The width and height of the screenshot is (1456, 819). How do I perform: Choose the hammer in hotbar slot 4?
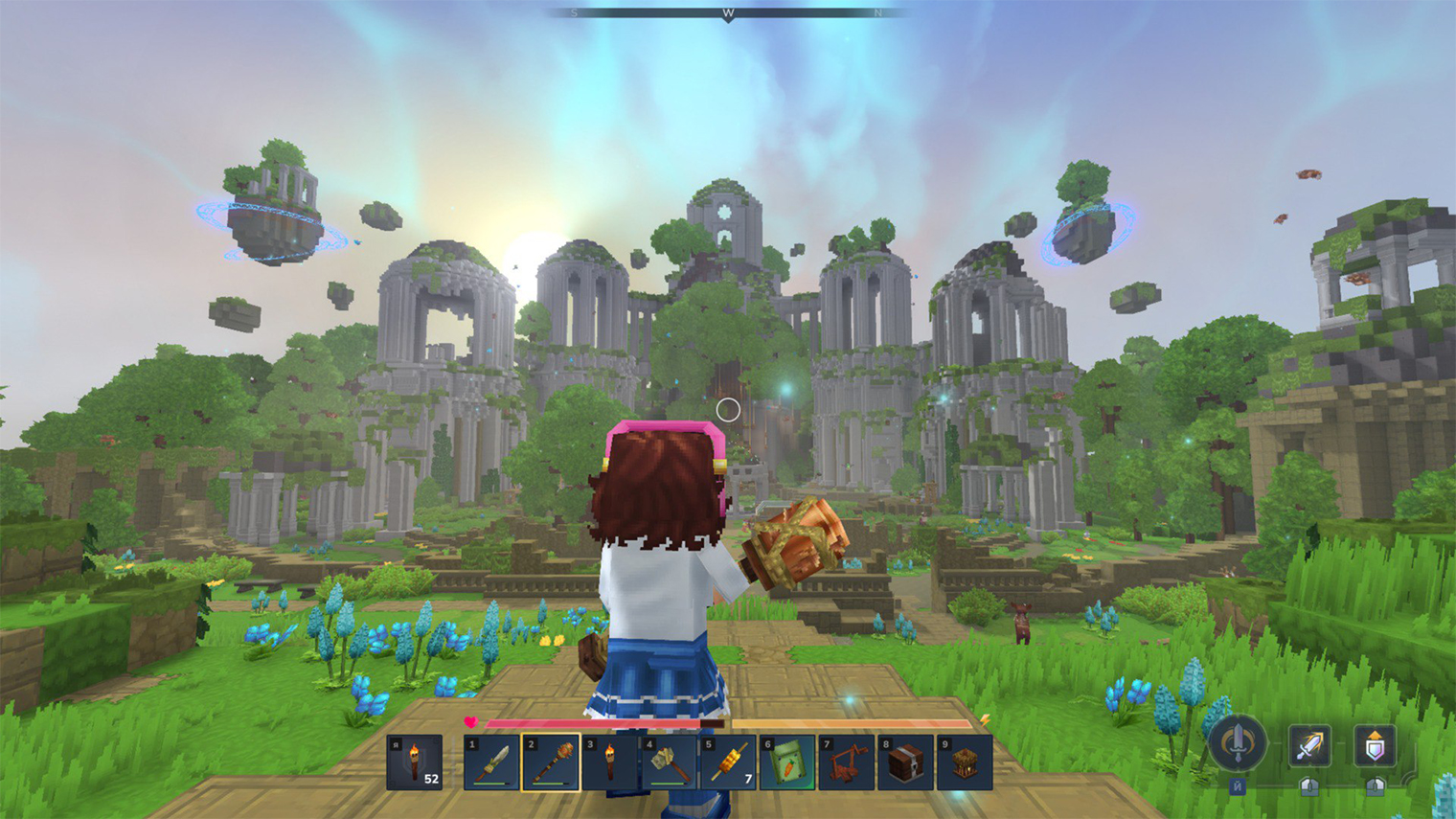click(671, 762)
